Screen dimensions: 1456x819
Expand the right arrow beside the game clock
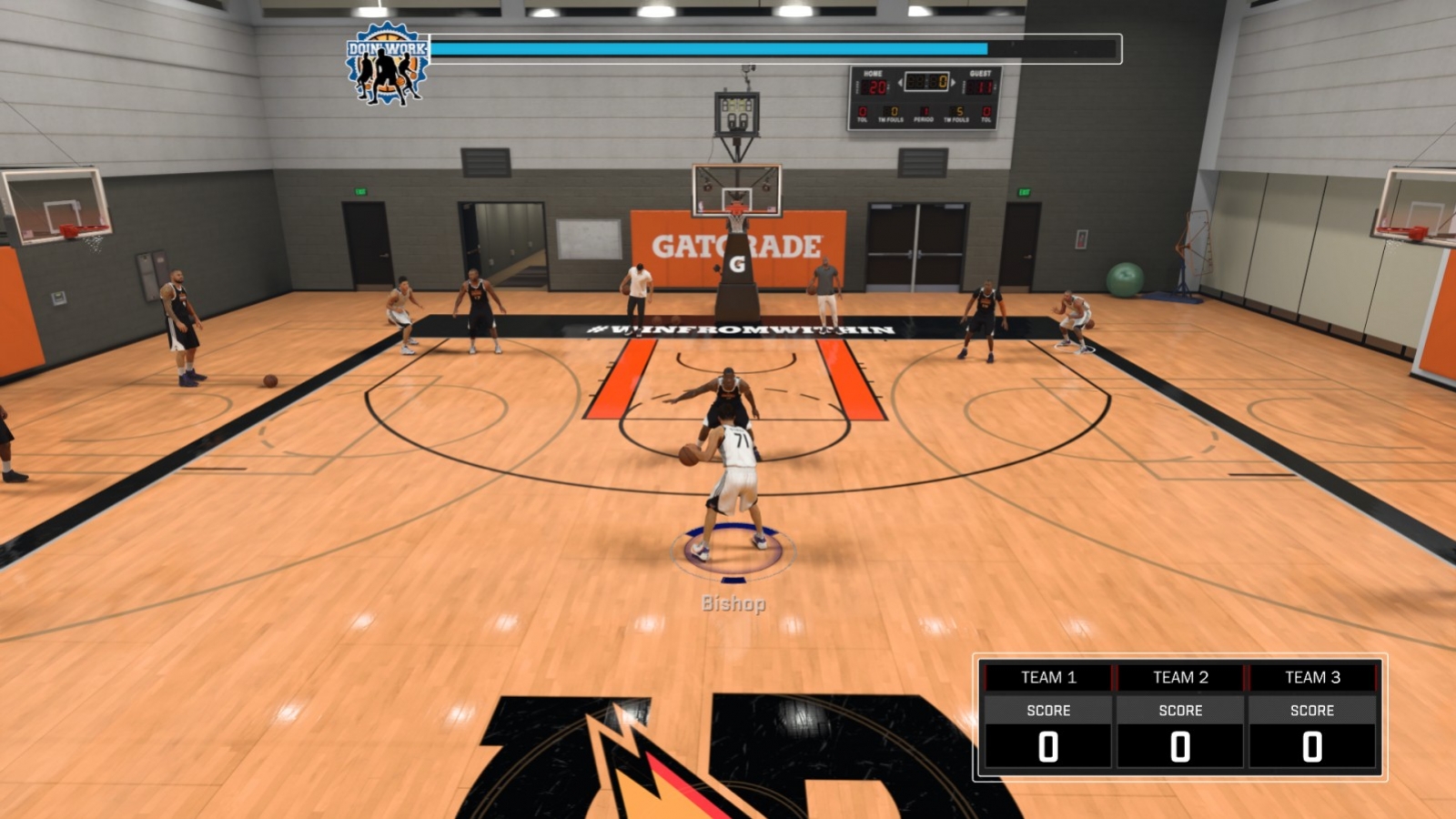[953, 83]
